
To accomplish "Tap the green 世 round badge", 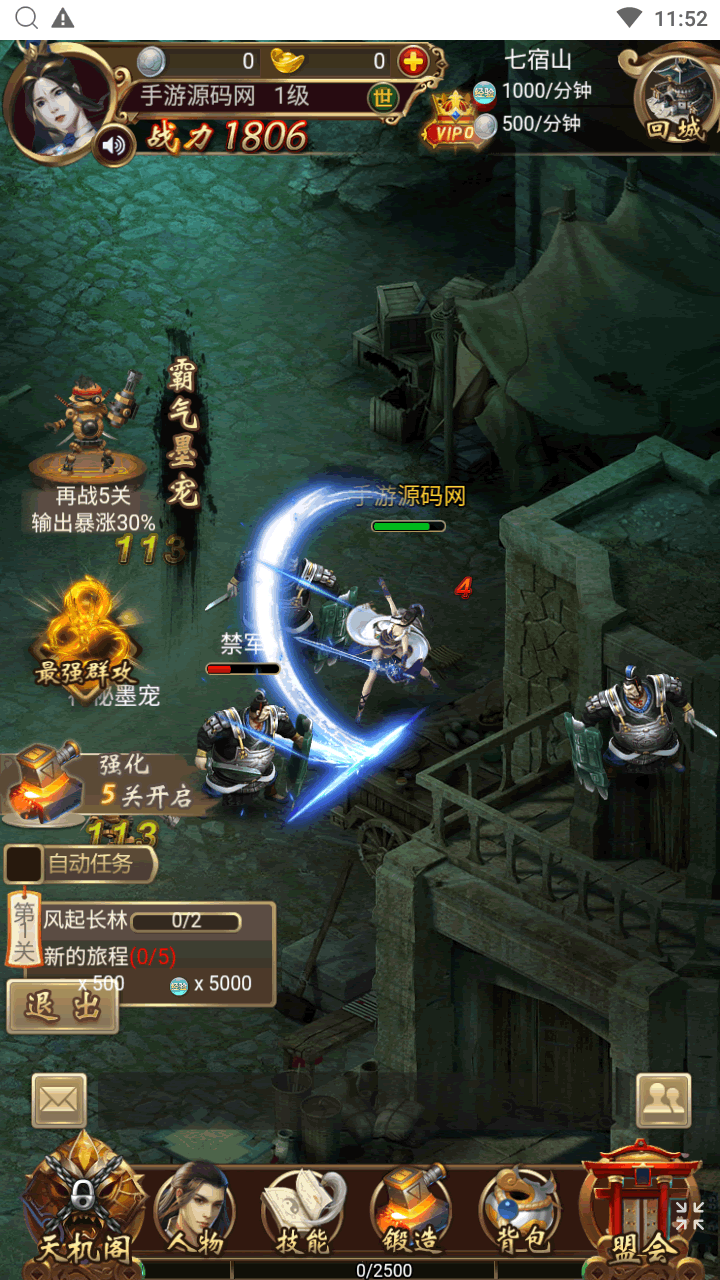I will [383, 97].
